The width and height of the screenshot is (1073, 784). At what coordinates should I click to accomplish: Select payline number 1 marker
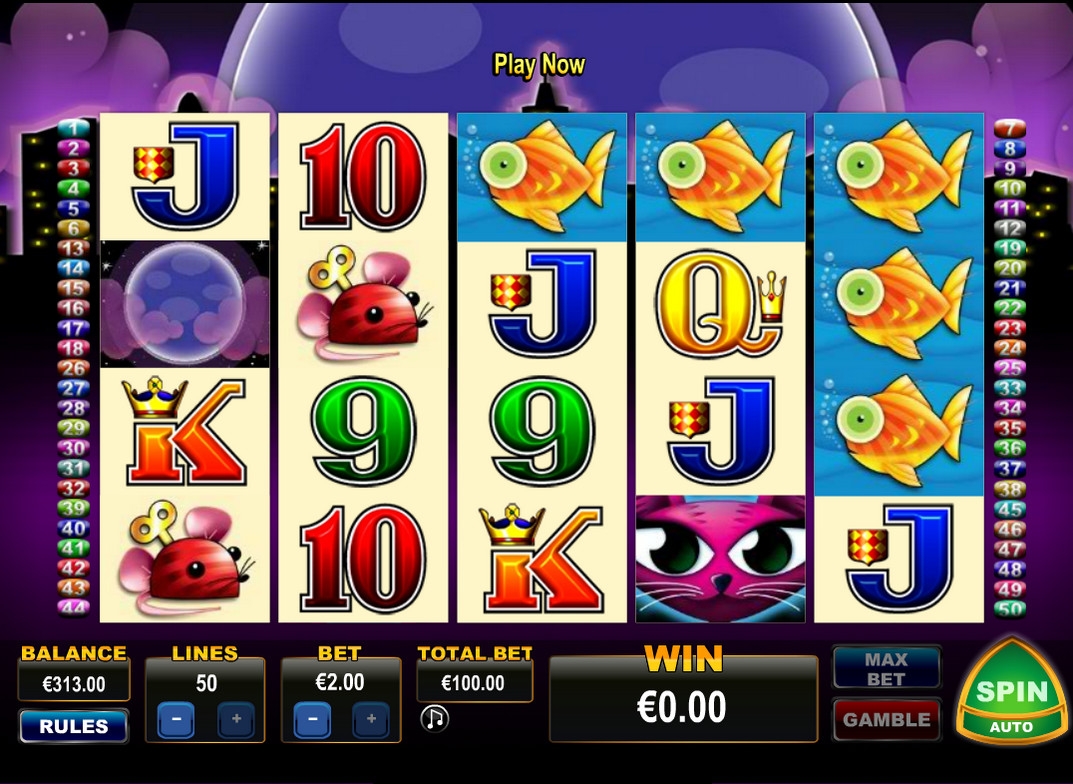click(x=74, y=128)
